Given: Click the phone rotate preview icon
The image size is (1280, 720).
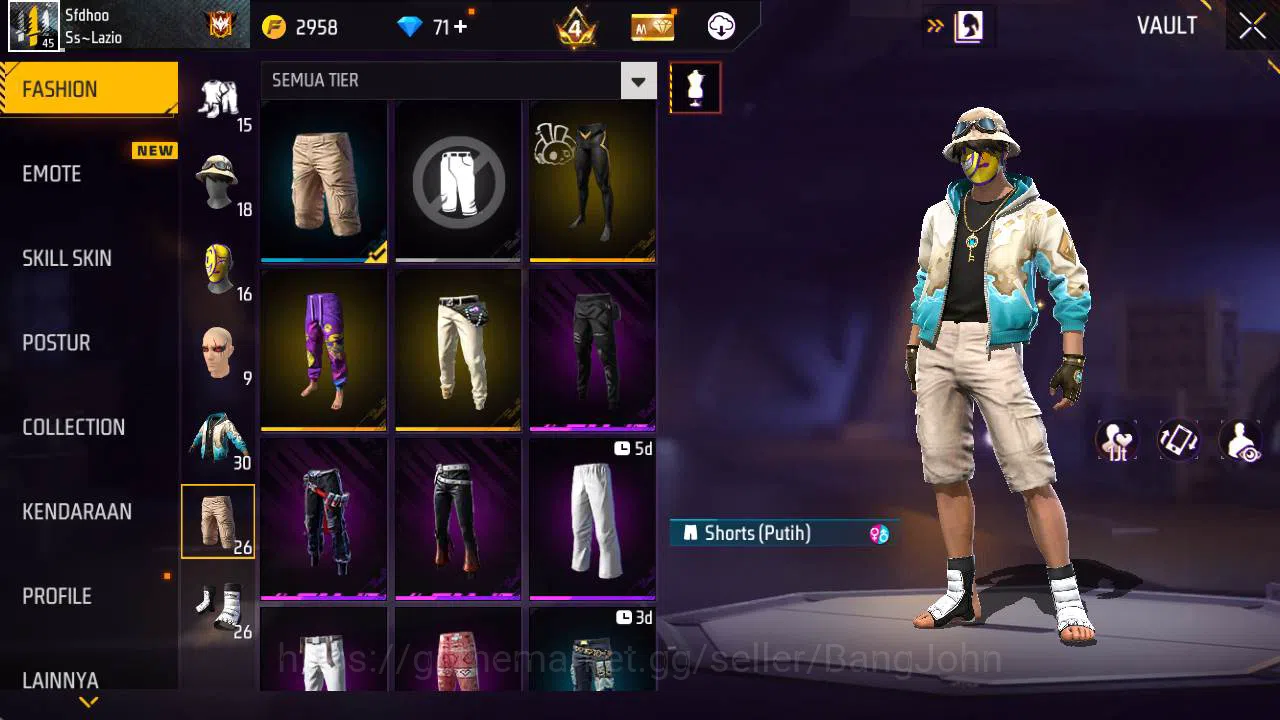Looking at the screenshot, I should point(1178,440).
